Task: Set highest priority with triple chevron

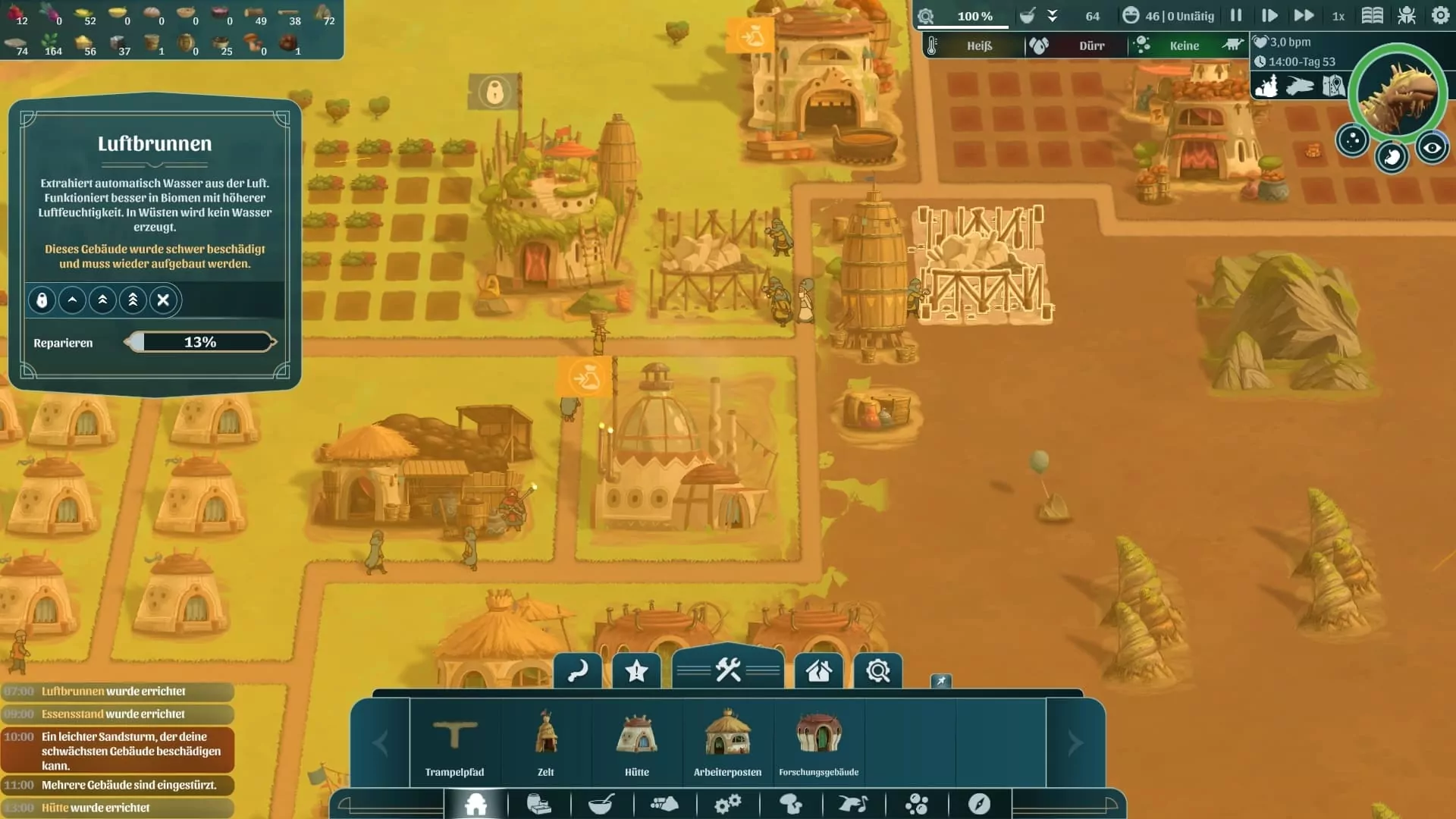Action: point(133,300)
